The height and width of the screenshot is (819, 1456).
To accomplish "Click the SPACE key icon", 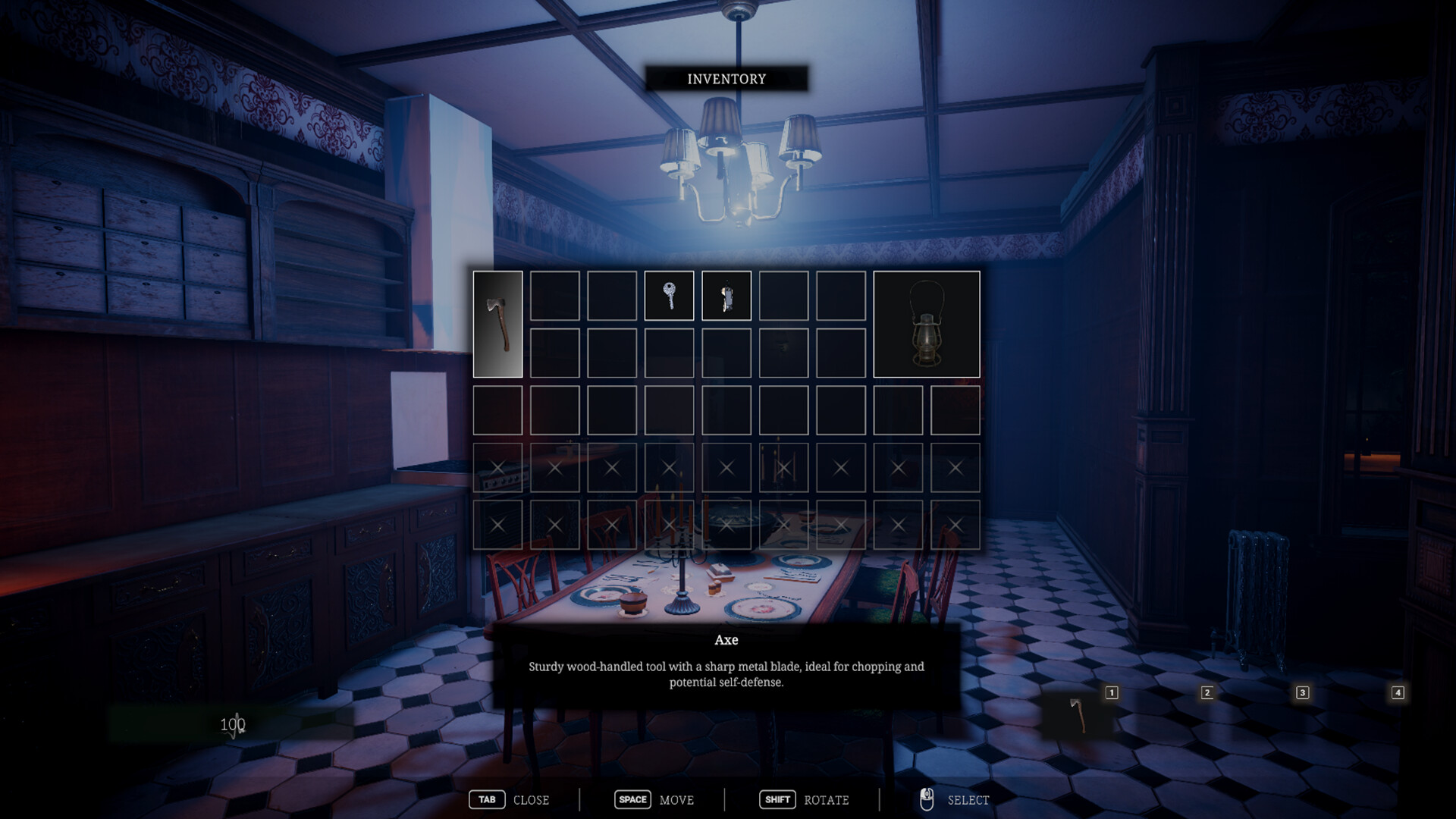I will point(632,799).
